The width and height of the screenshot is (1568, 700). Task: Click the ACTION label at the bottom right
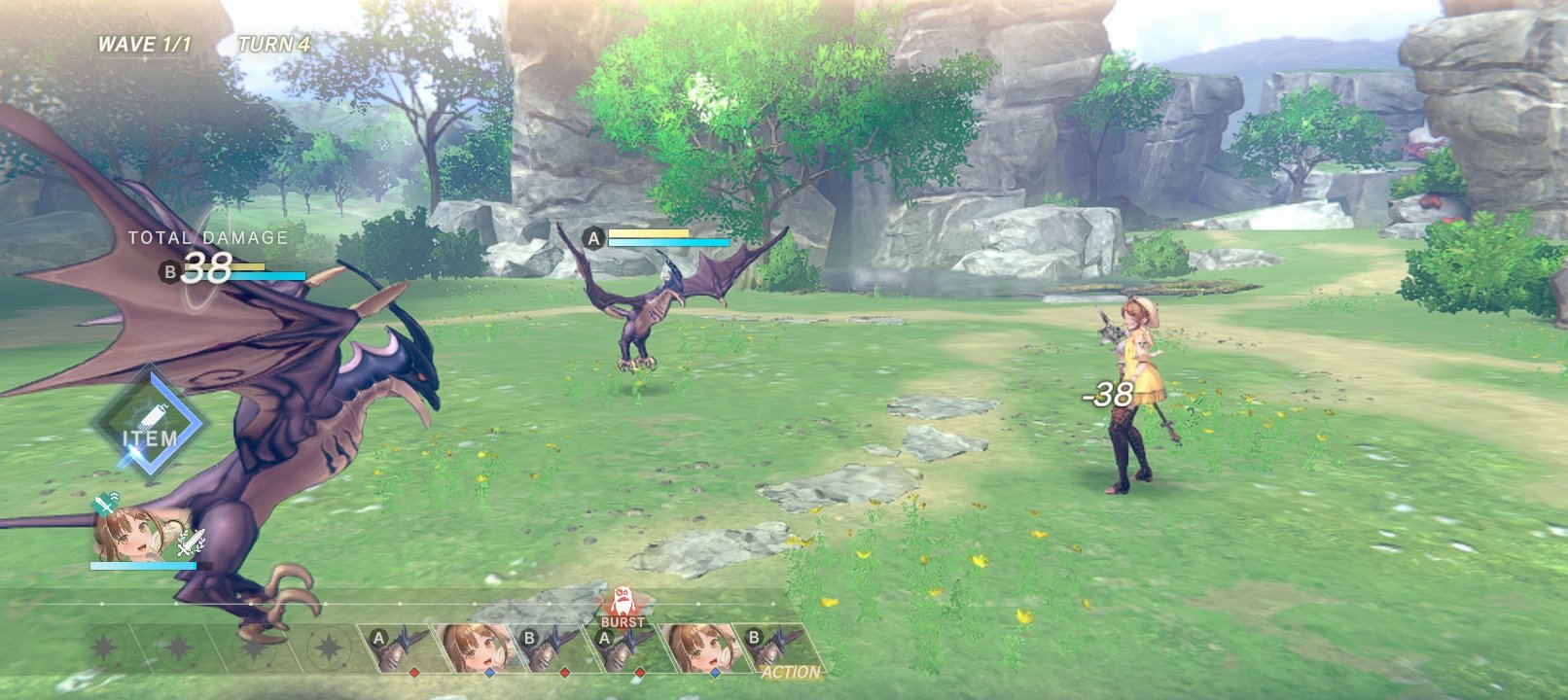point(790,671)
